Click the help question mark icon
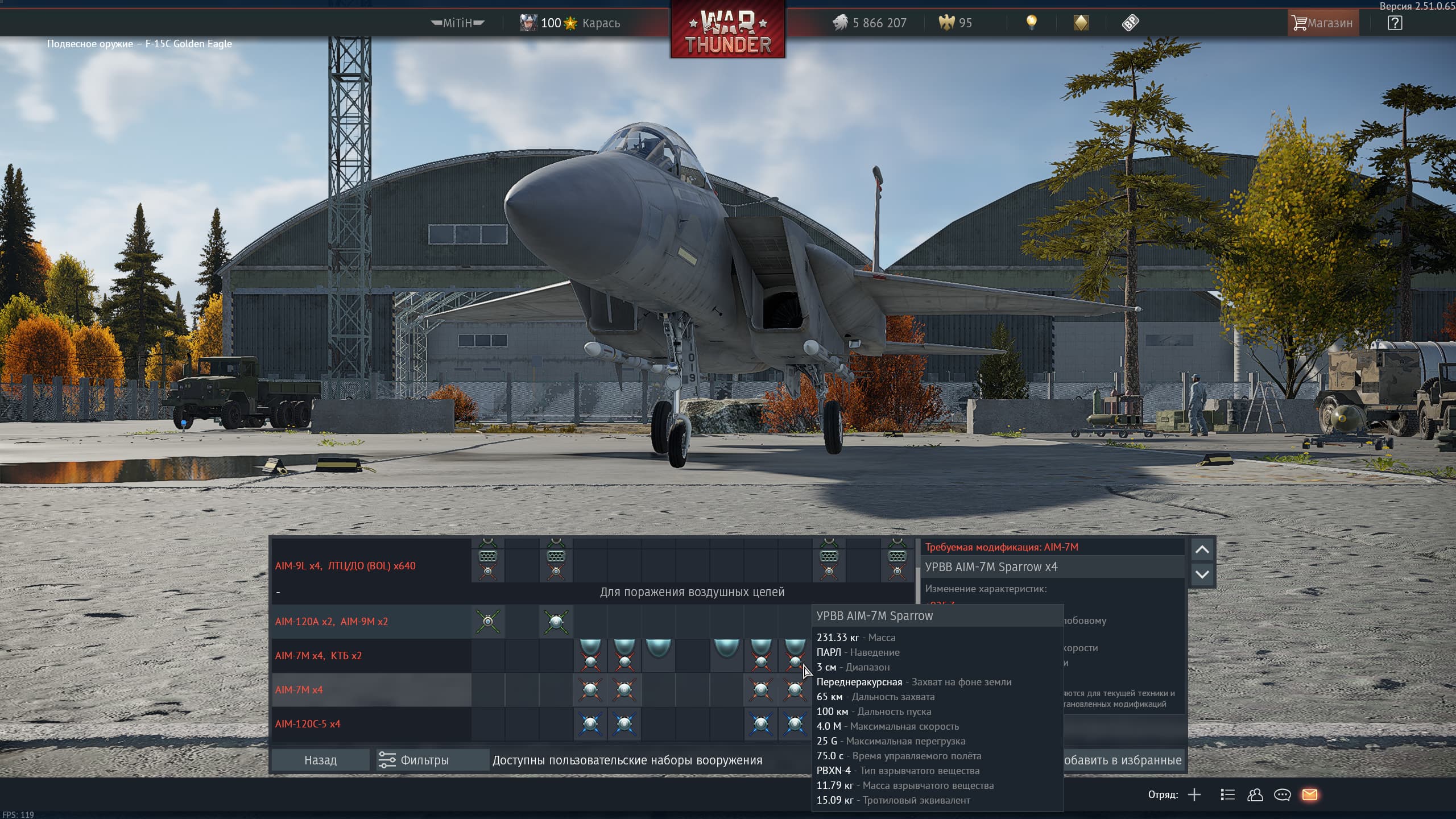The image size is (1456, 819). [x=1395, y=23]
